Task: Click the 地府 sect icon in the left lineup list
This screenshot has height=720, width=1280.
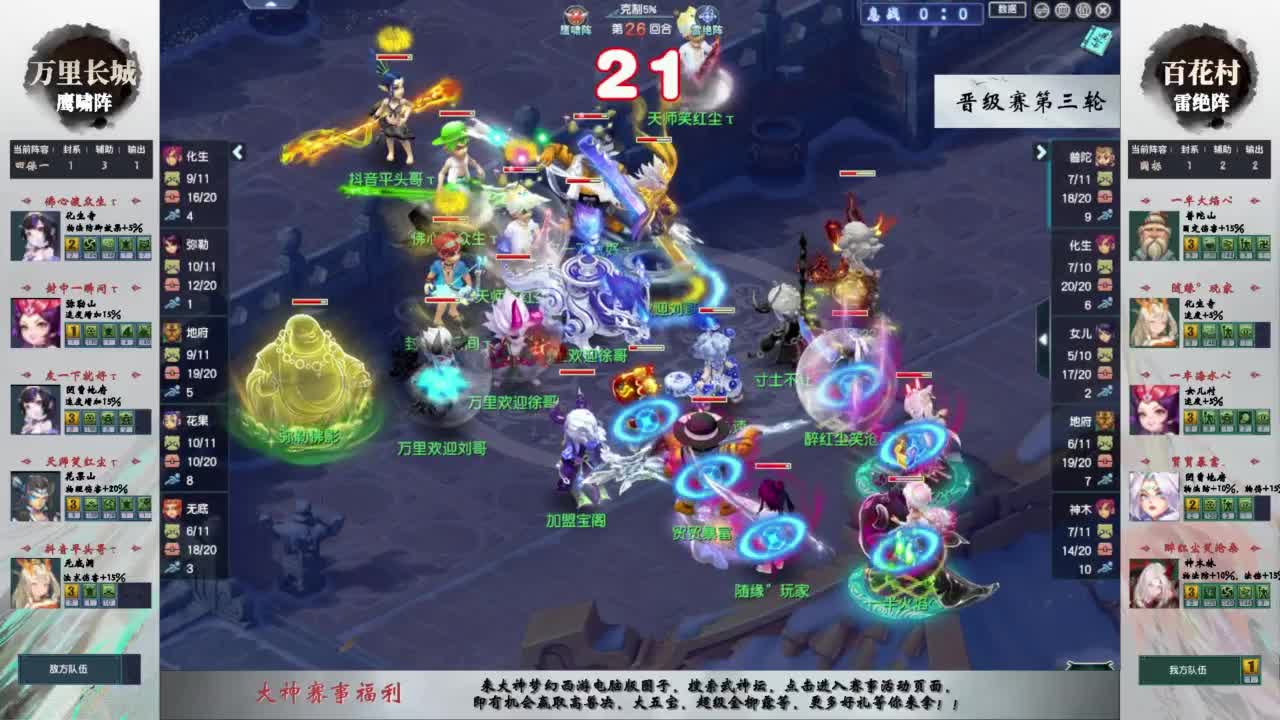Action: 171,332
